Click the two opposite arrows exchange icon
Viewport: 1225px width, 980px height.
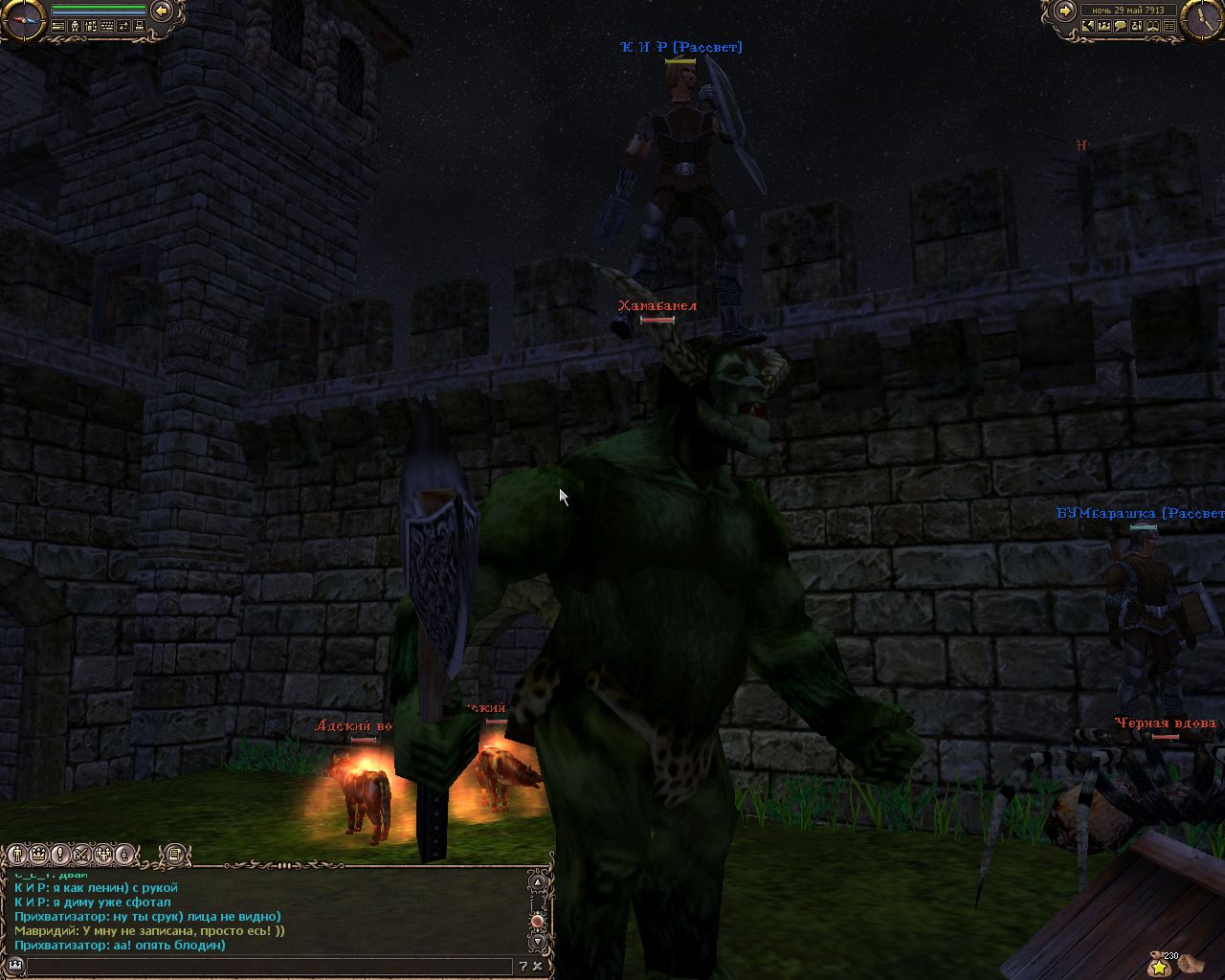123,26
